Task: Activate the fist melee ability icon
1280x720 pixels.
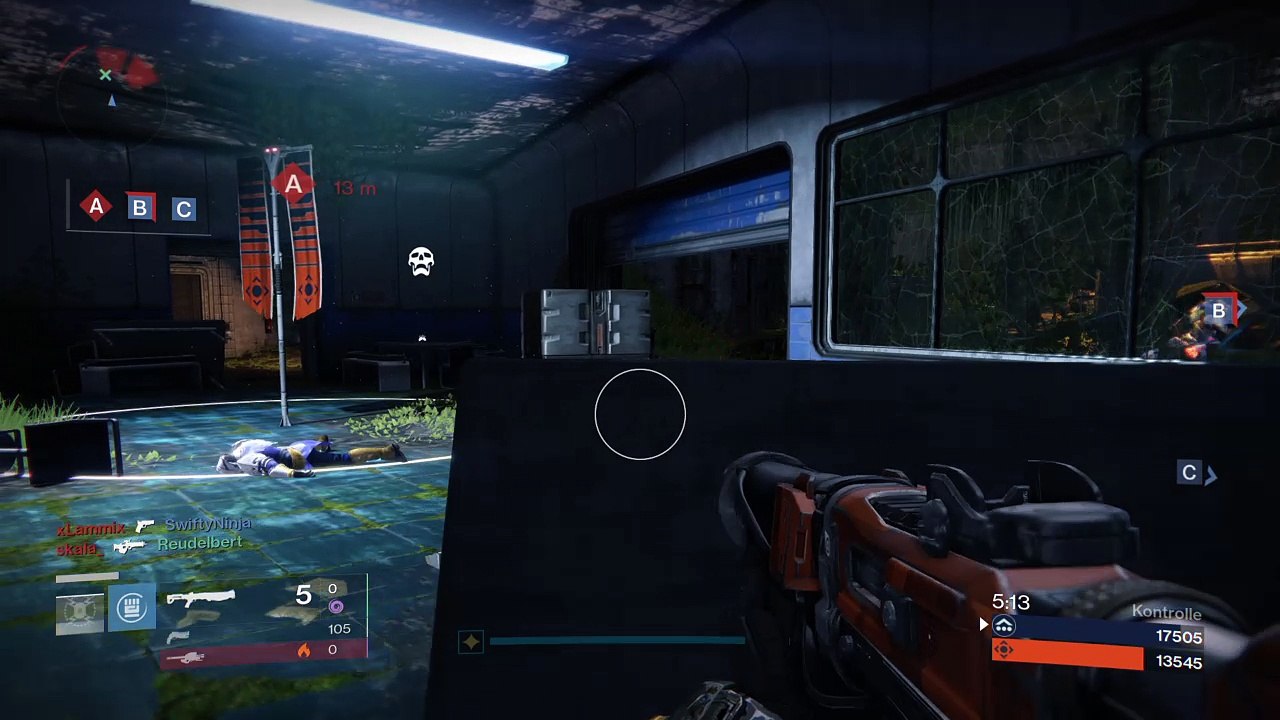Action: 132,607
